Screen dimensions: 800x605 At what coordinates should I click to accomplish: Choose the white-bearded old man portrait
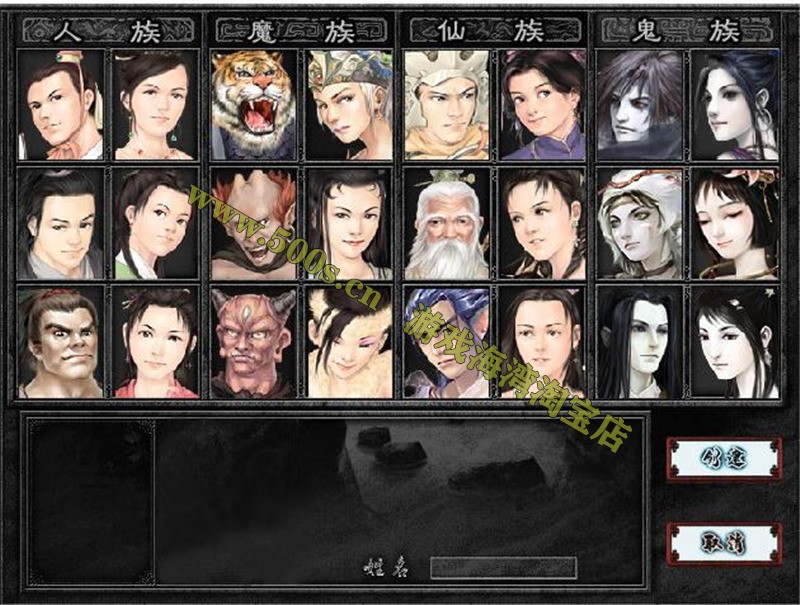pyautogui.click(x=446, y=224)
